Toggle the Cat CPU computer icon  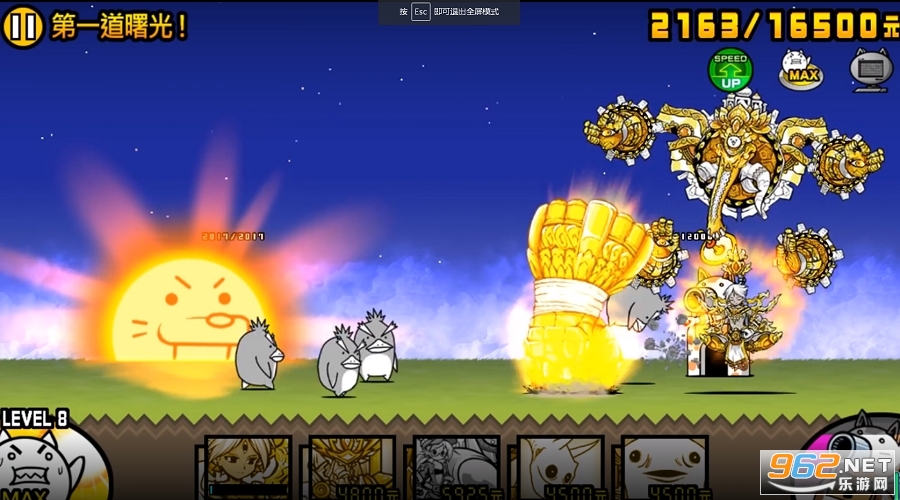pos(869,69)
